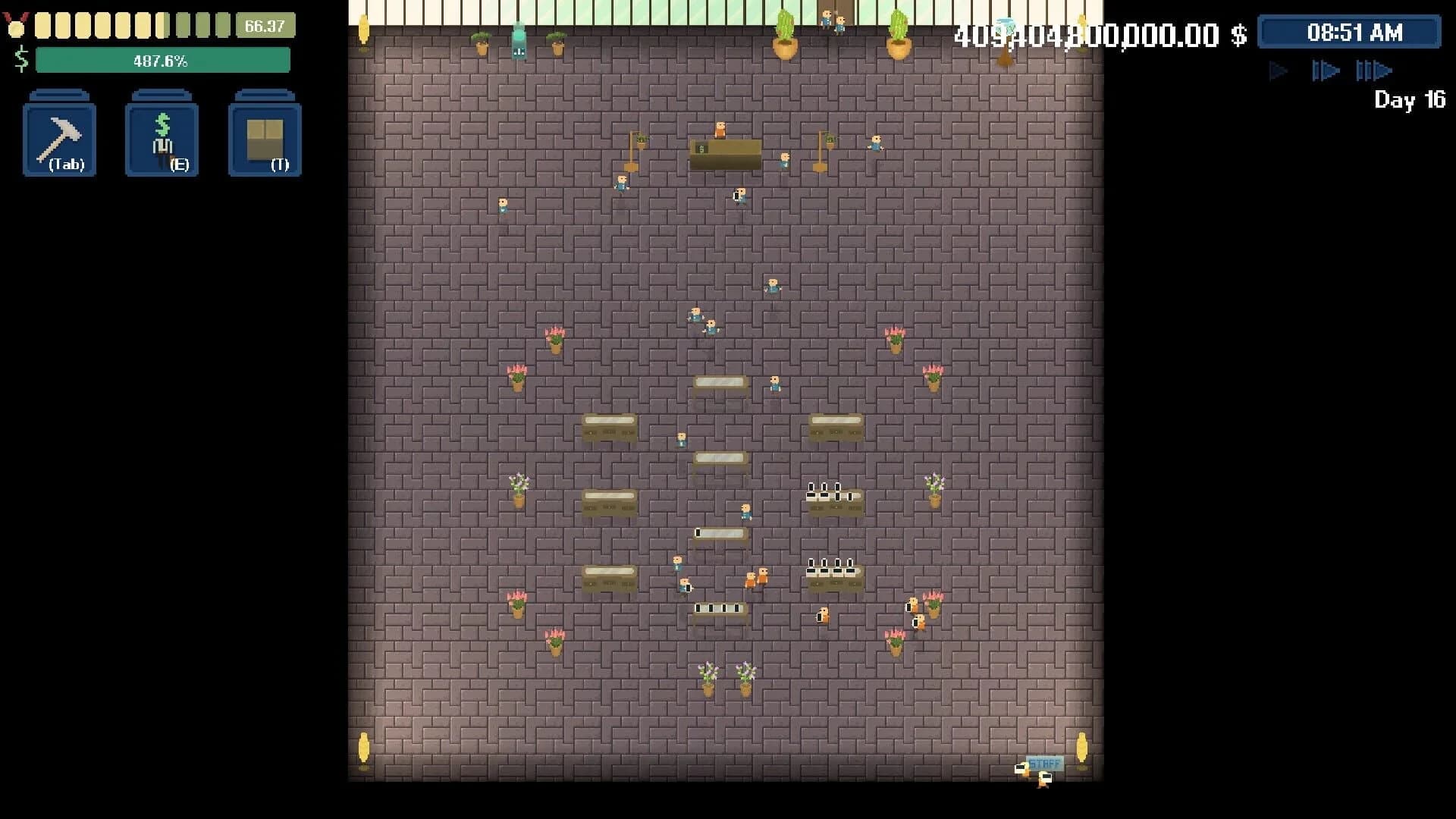
Task: Click the medal rating icon top left
Action: coord(16,25)
